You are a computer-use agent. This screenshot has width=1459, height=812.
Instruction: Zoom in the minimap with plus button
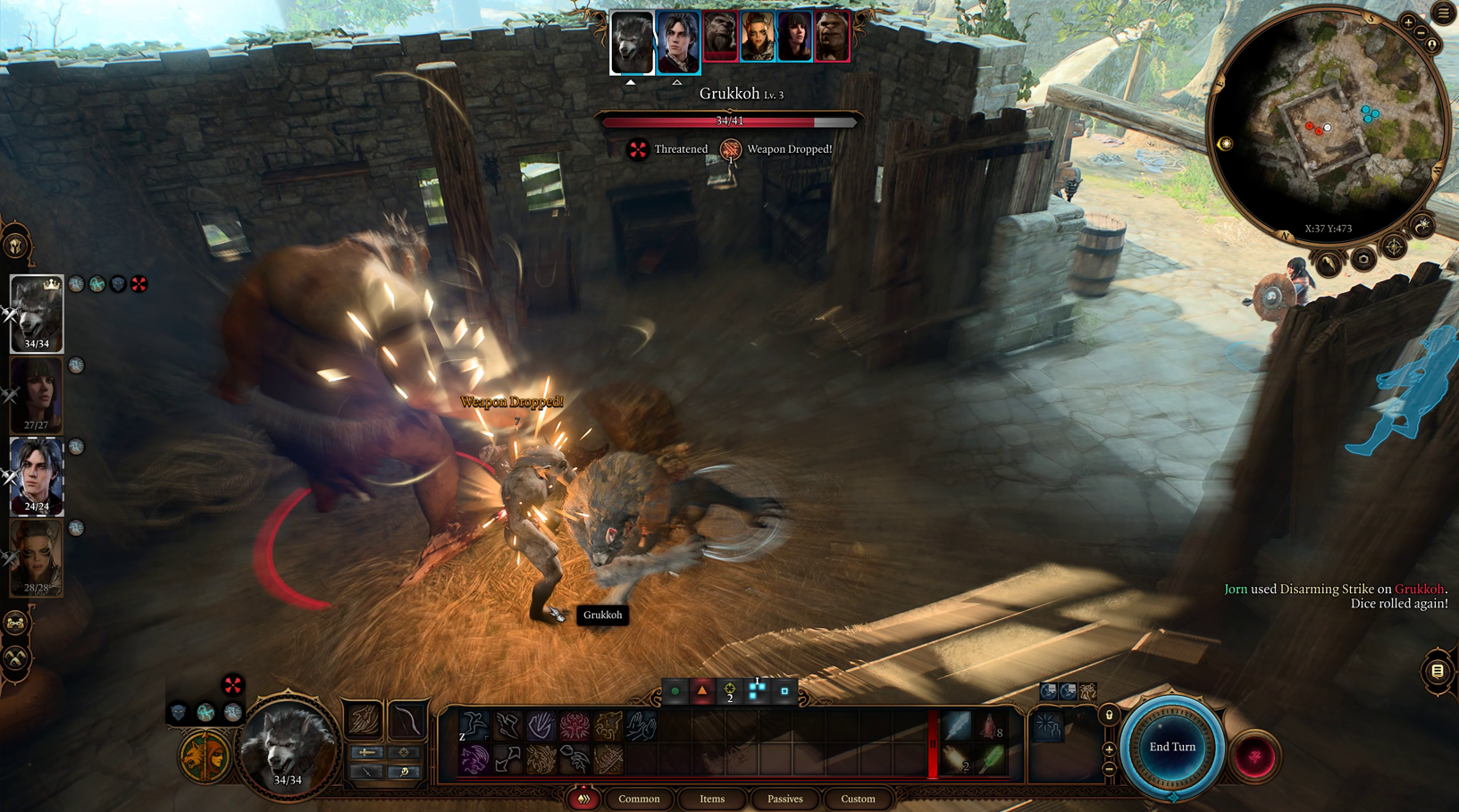point(1408,22)
